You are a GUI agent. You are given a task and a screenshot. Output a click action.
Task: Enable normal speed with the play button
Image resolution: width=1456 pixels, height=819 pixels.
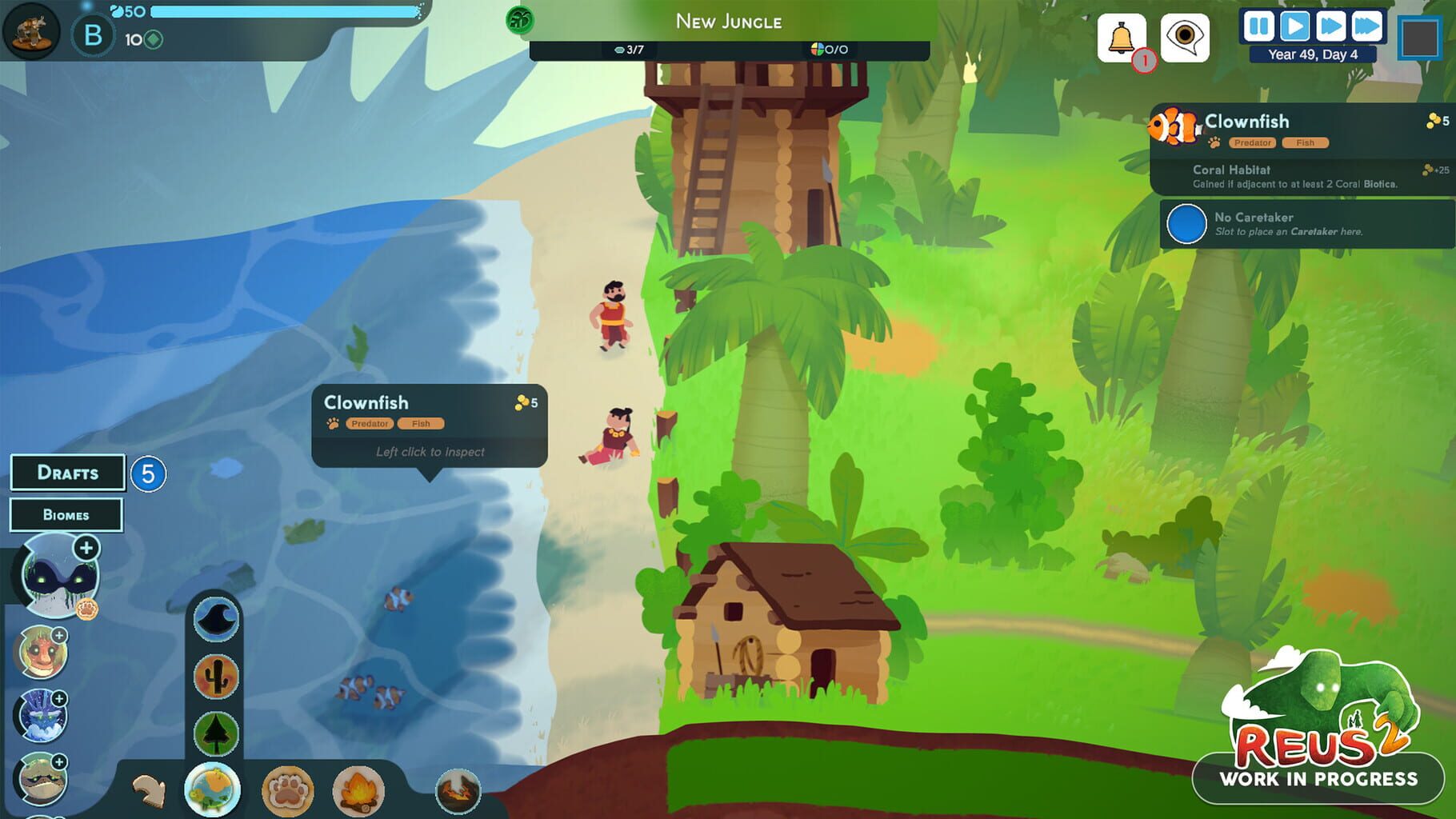(x=1295, y=26)
